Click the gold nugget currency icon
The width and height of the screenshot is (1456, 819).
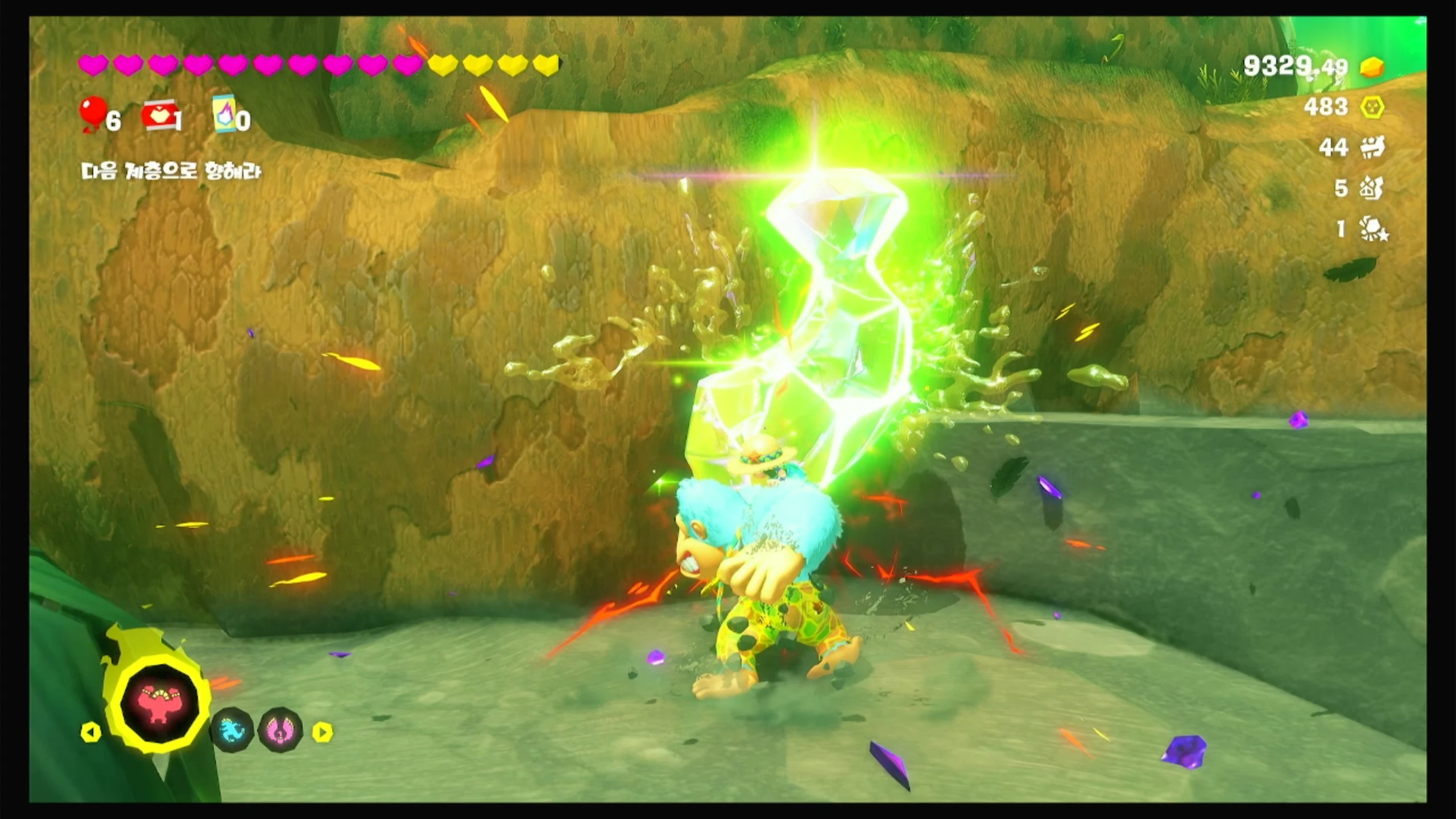1372,68
